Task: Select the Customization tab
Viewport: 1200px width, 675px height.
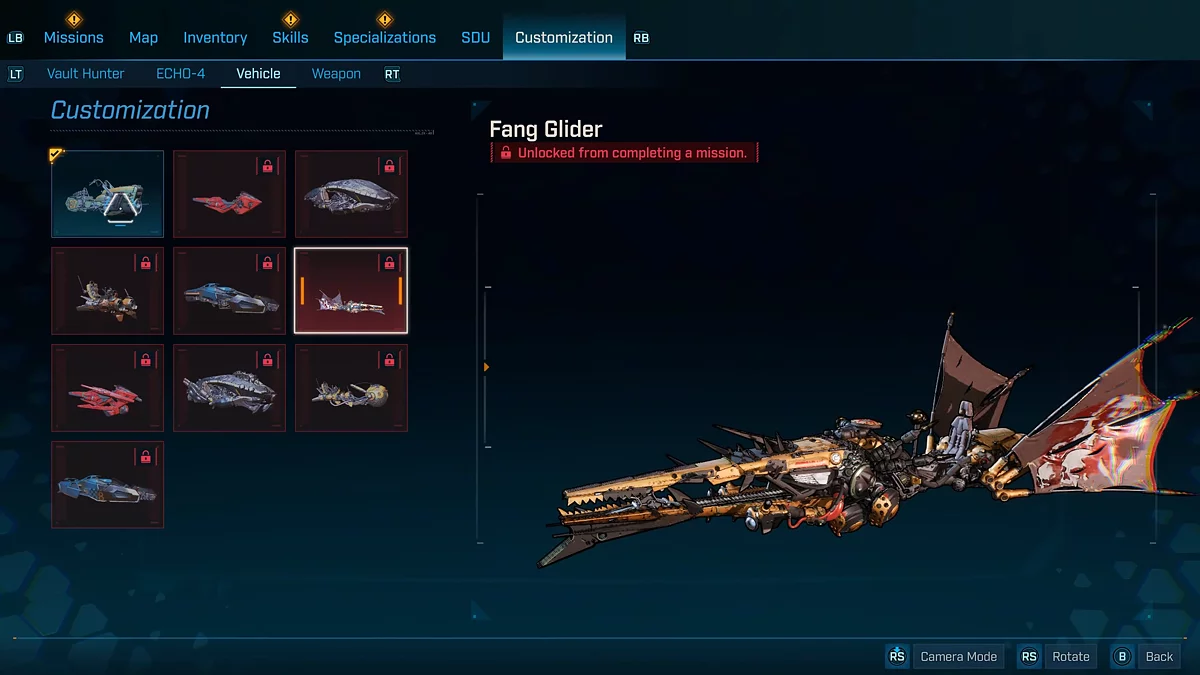Action: (x=563, y=37)
